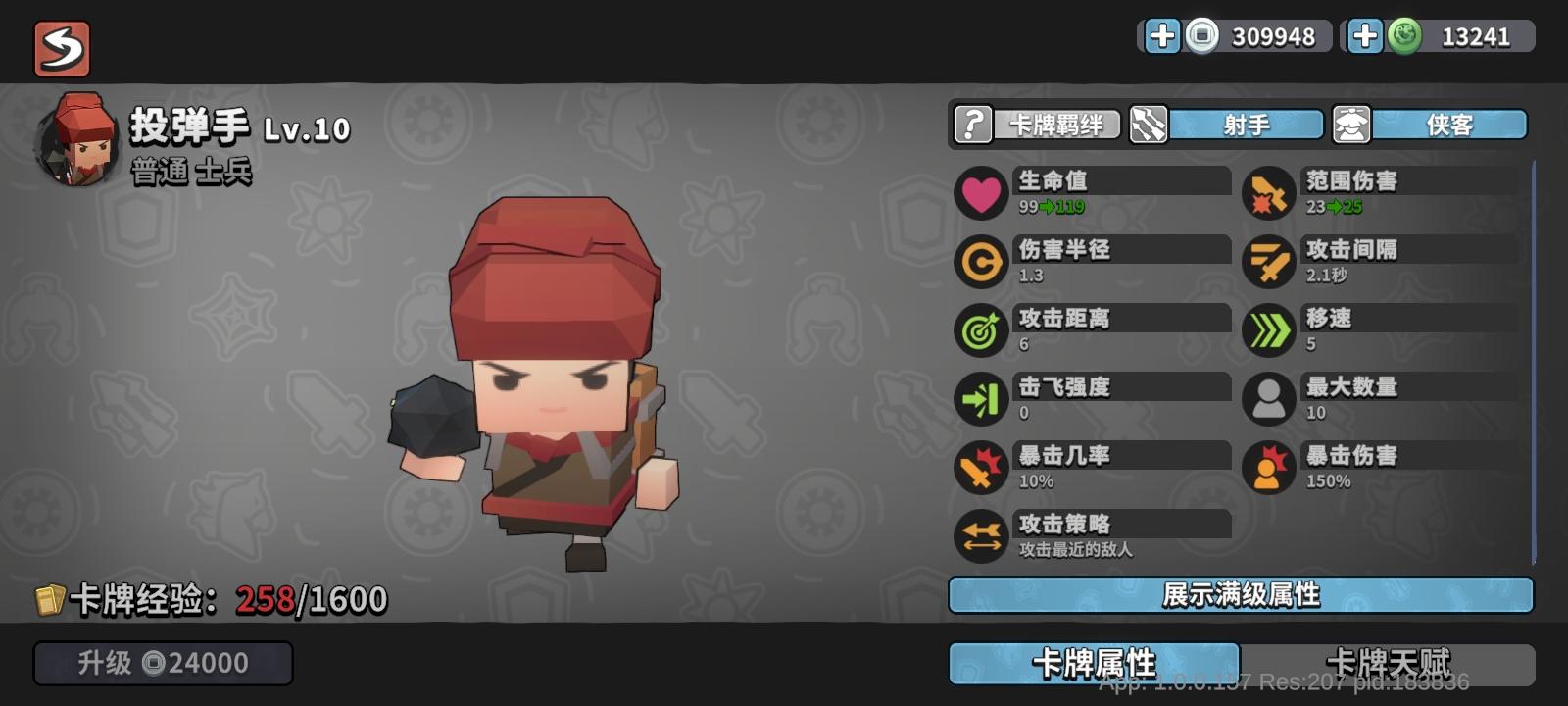Tap the explosion icon for 范围伤害
Image resolution: width=1568 pixels, height=706 pixels.
pyautogui.click(x=1268, y=192)
